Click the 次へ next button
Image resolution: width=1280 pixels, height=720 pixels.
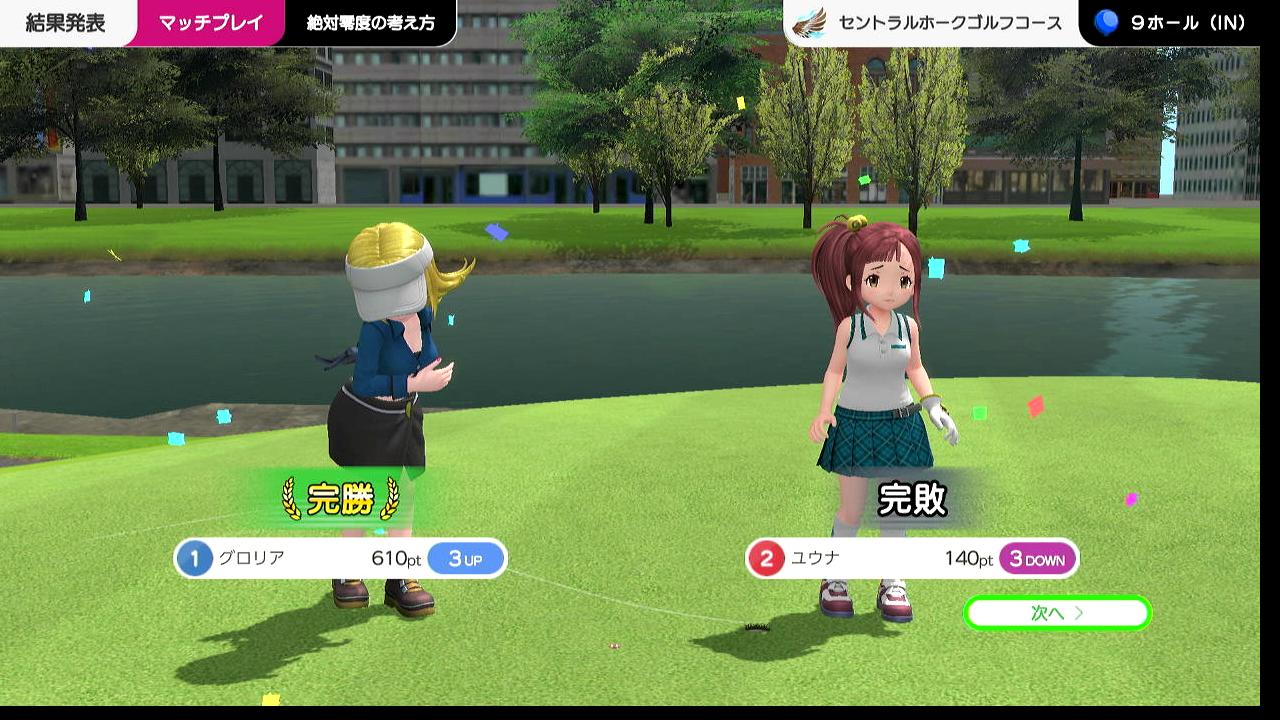(x=1057, y=613)
